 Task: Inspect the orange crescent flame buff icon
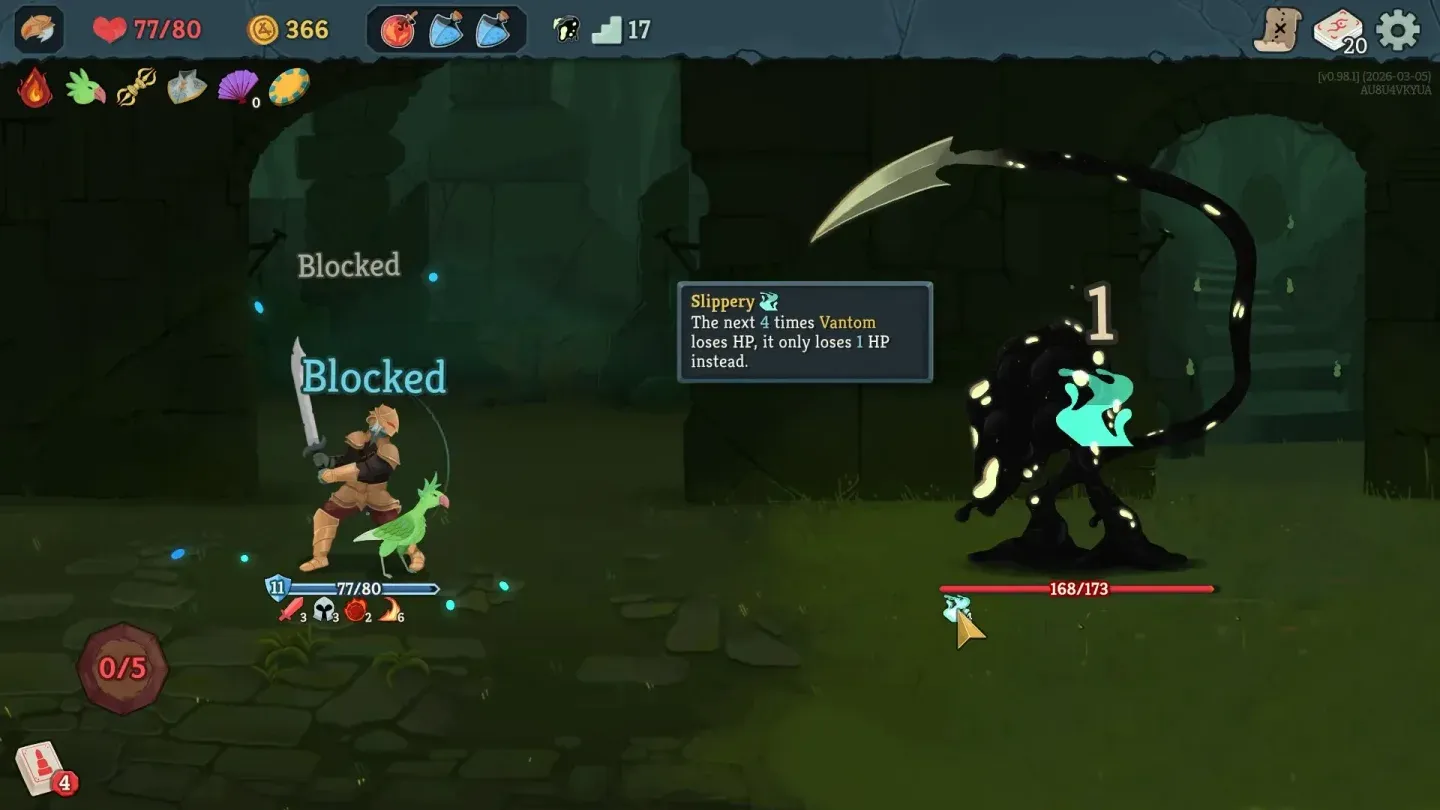tap(390, 609)
